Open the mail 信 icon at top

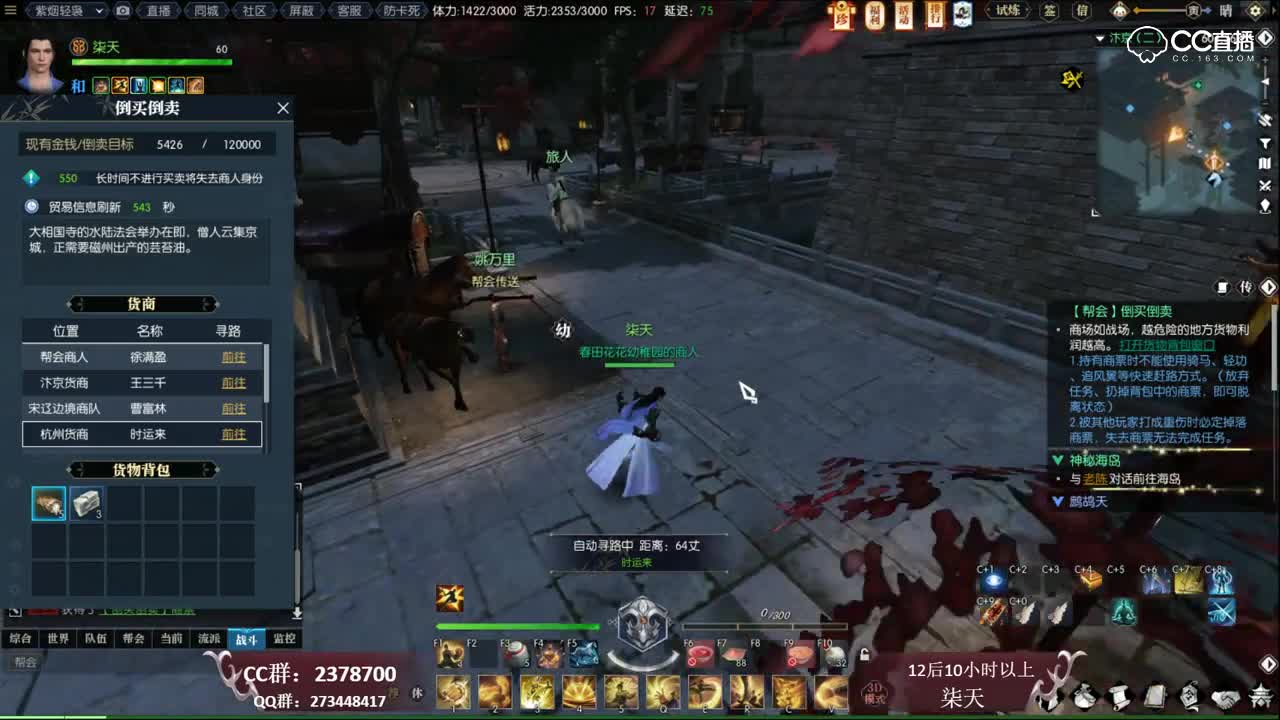1083,11
